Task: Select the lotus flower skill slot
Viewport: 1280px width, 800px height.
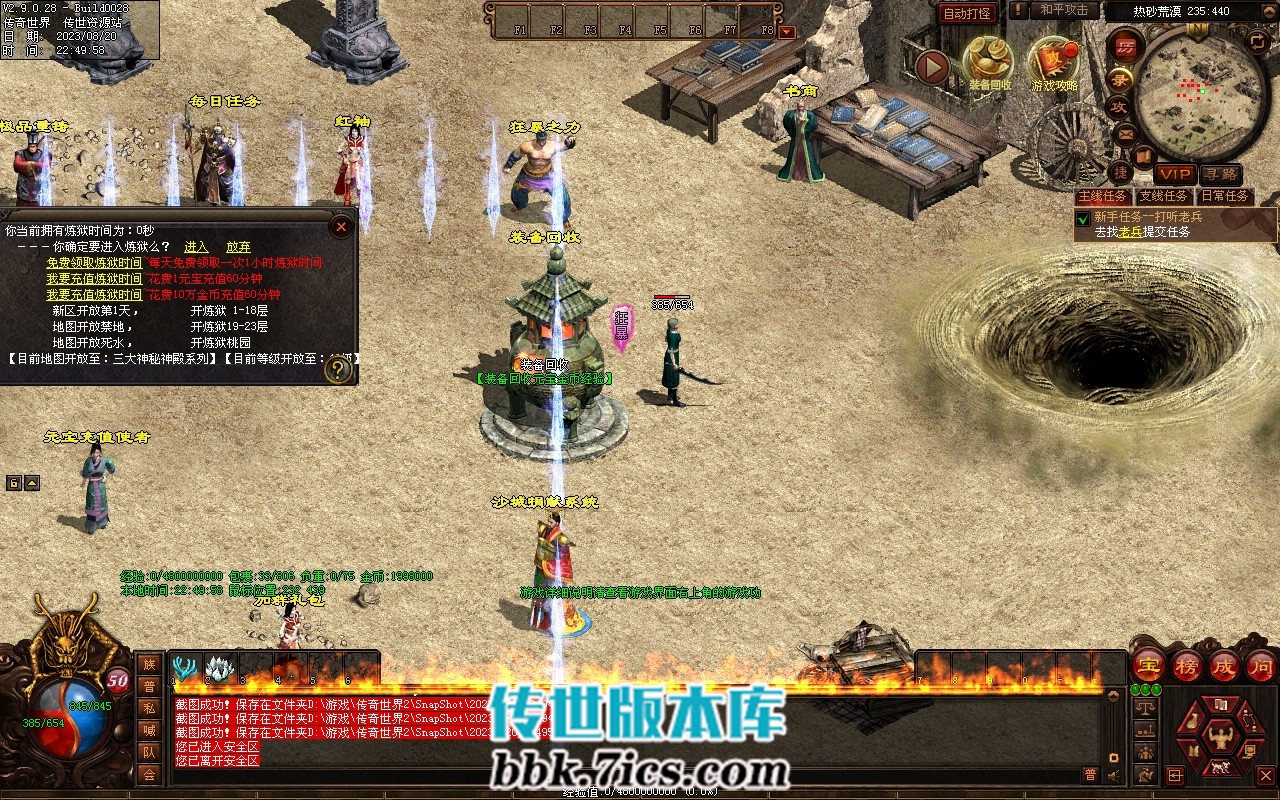Action: coord(219,667)
